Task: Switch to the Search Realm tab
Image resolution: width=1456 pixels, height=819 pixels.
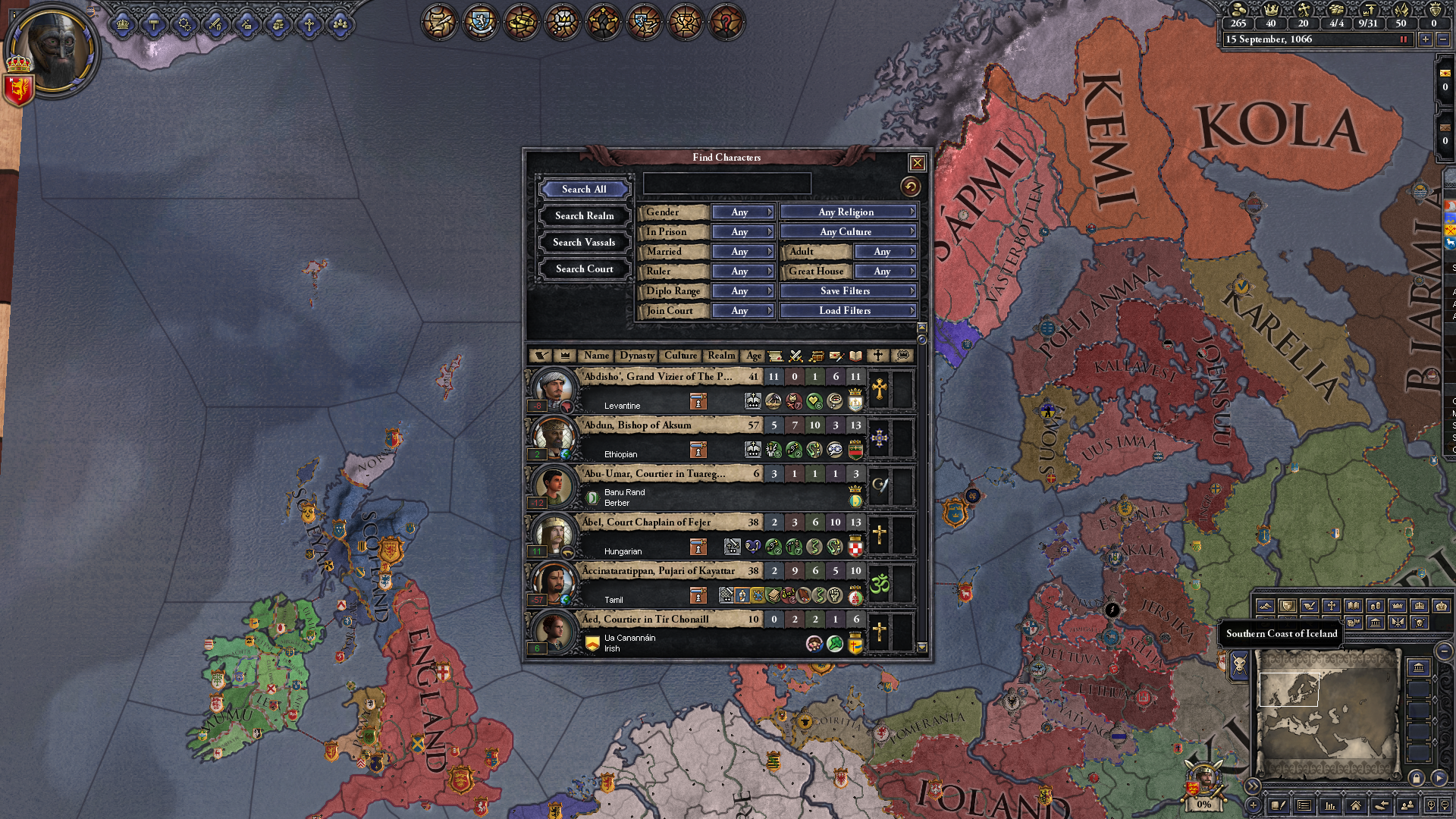Action: pyautogui.click(x=584, y=216)
